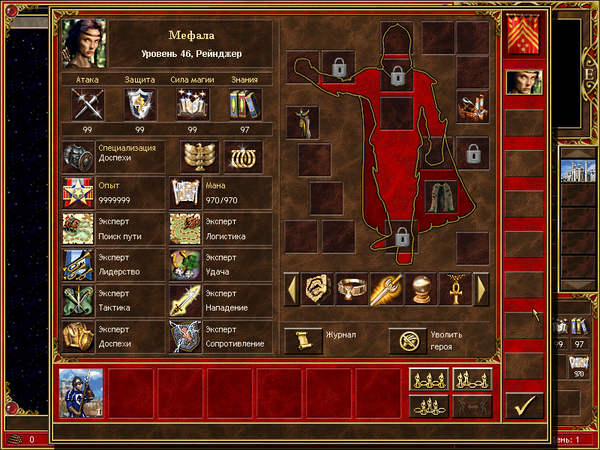Open the Логистика secondary skill info

click(186, 227)
